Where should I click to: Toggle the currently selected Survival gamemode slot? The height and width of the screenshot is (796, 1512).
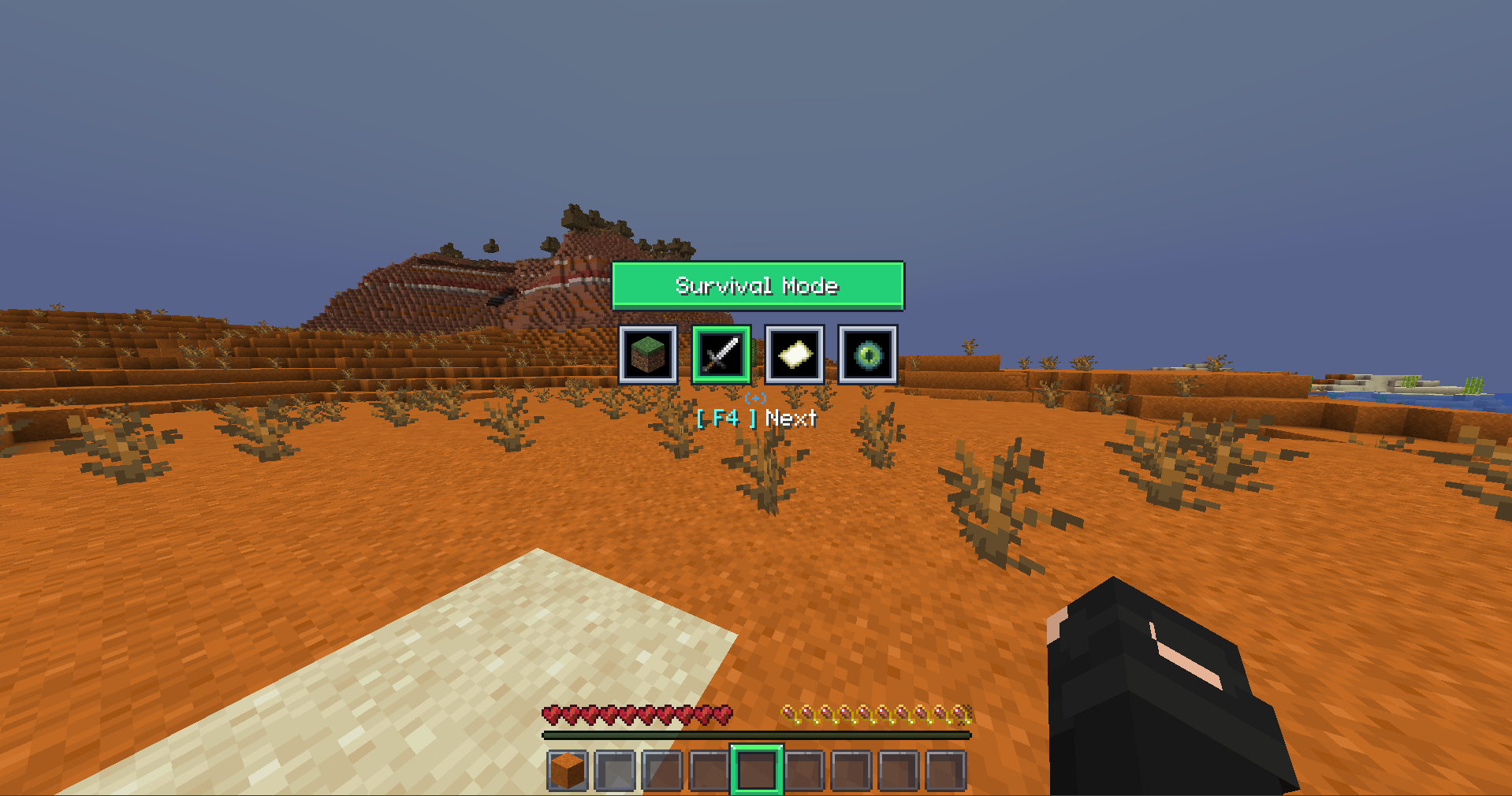pyautogui.click(x=720, y=355)
